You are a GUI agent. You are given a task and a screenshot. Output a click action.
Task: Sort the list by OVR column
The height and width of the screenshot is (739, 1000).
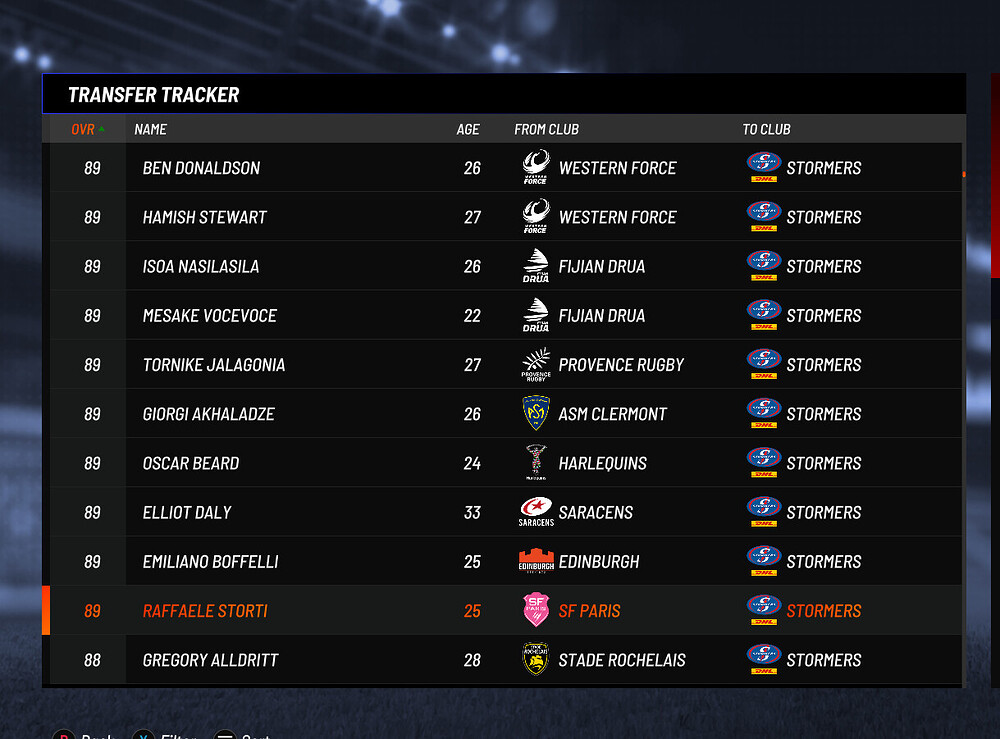(x=84, y=129)
